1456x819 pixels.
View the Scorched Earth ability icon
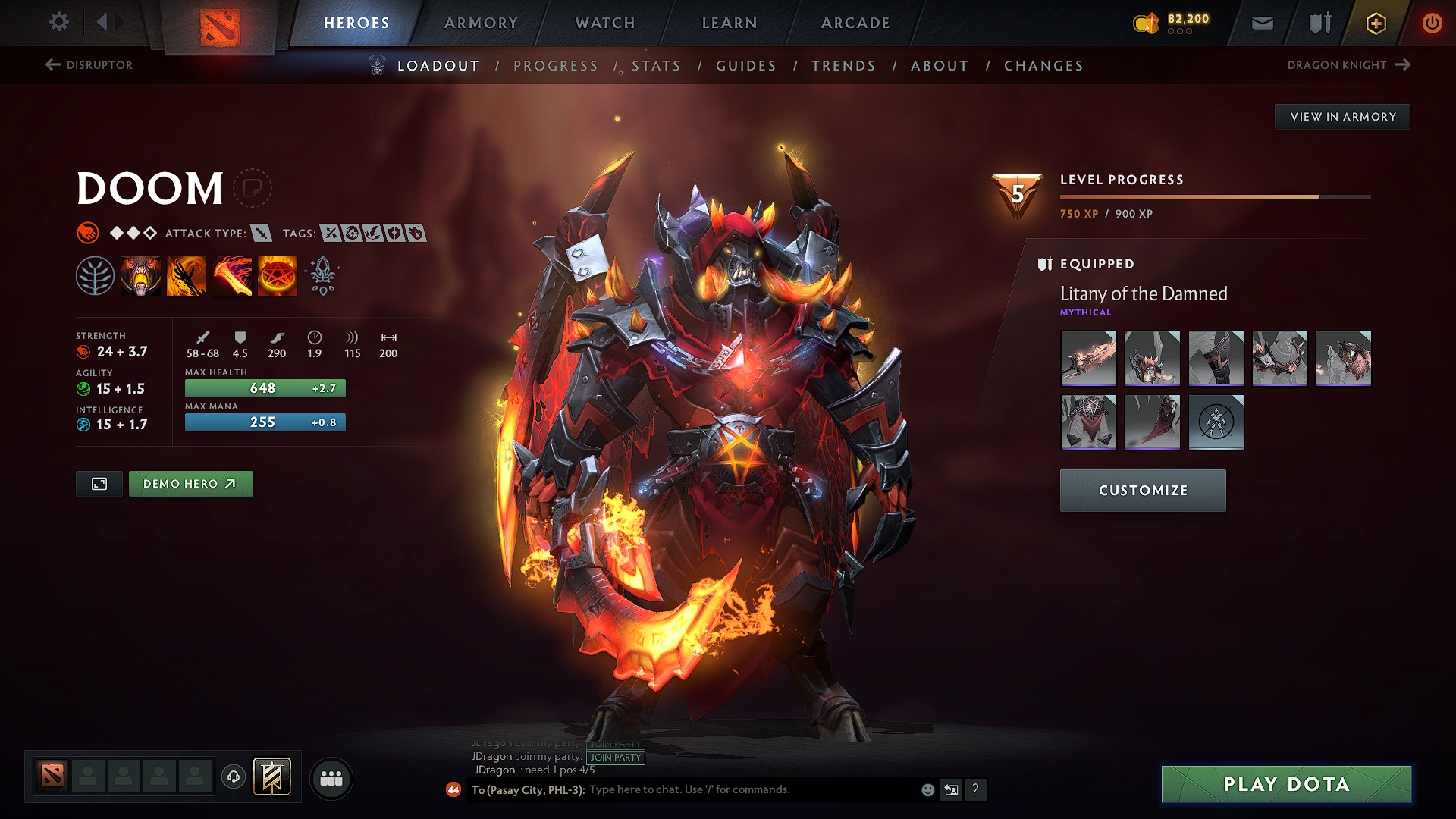(187, 275)
